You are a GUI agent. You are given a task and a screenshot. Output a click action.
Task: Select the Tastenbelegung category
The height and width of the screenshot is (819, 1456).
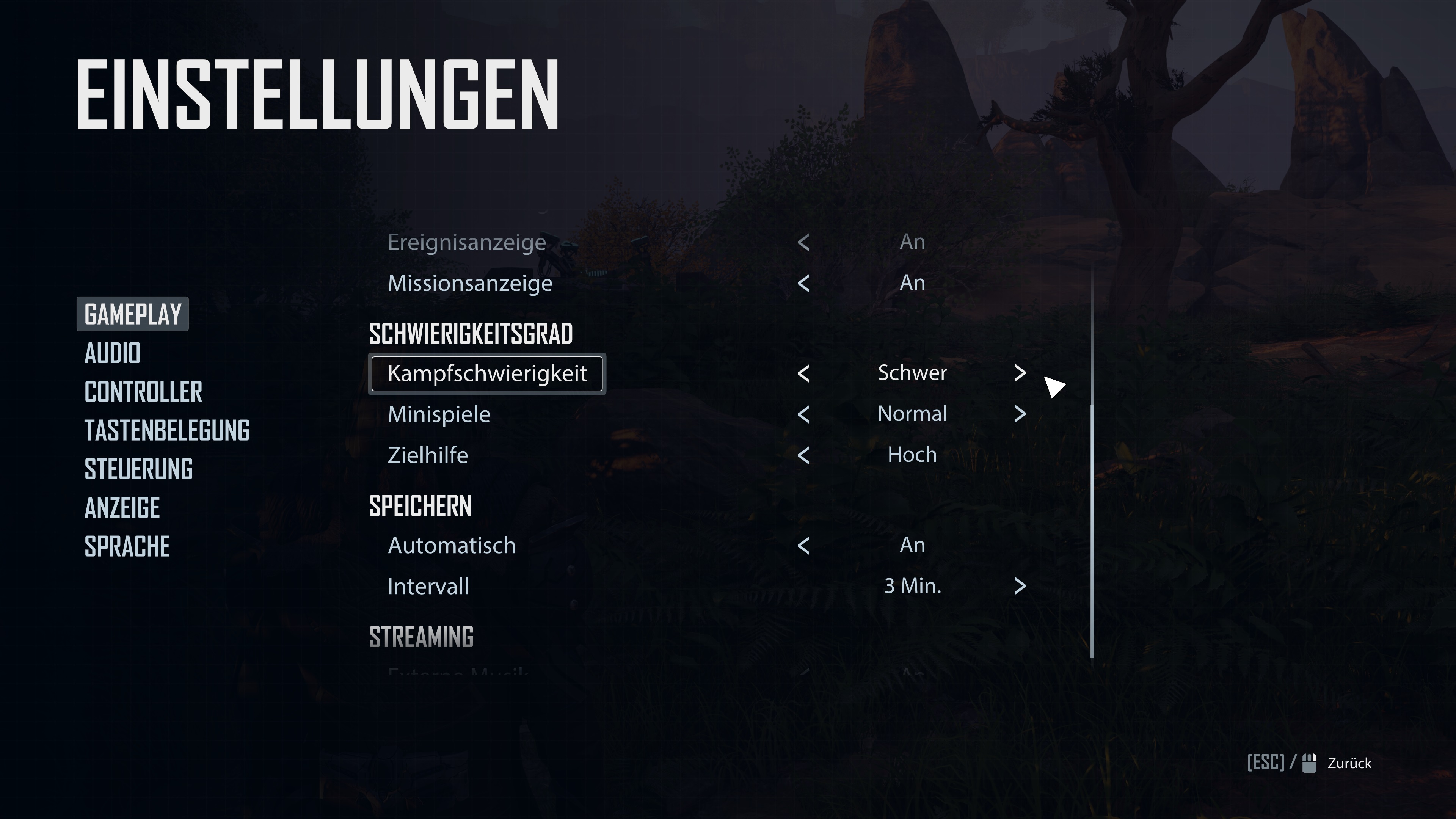(167, 430)
